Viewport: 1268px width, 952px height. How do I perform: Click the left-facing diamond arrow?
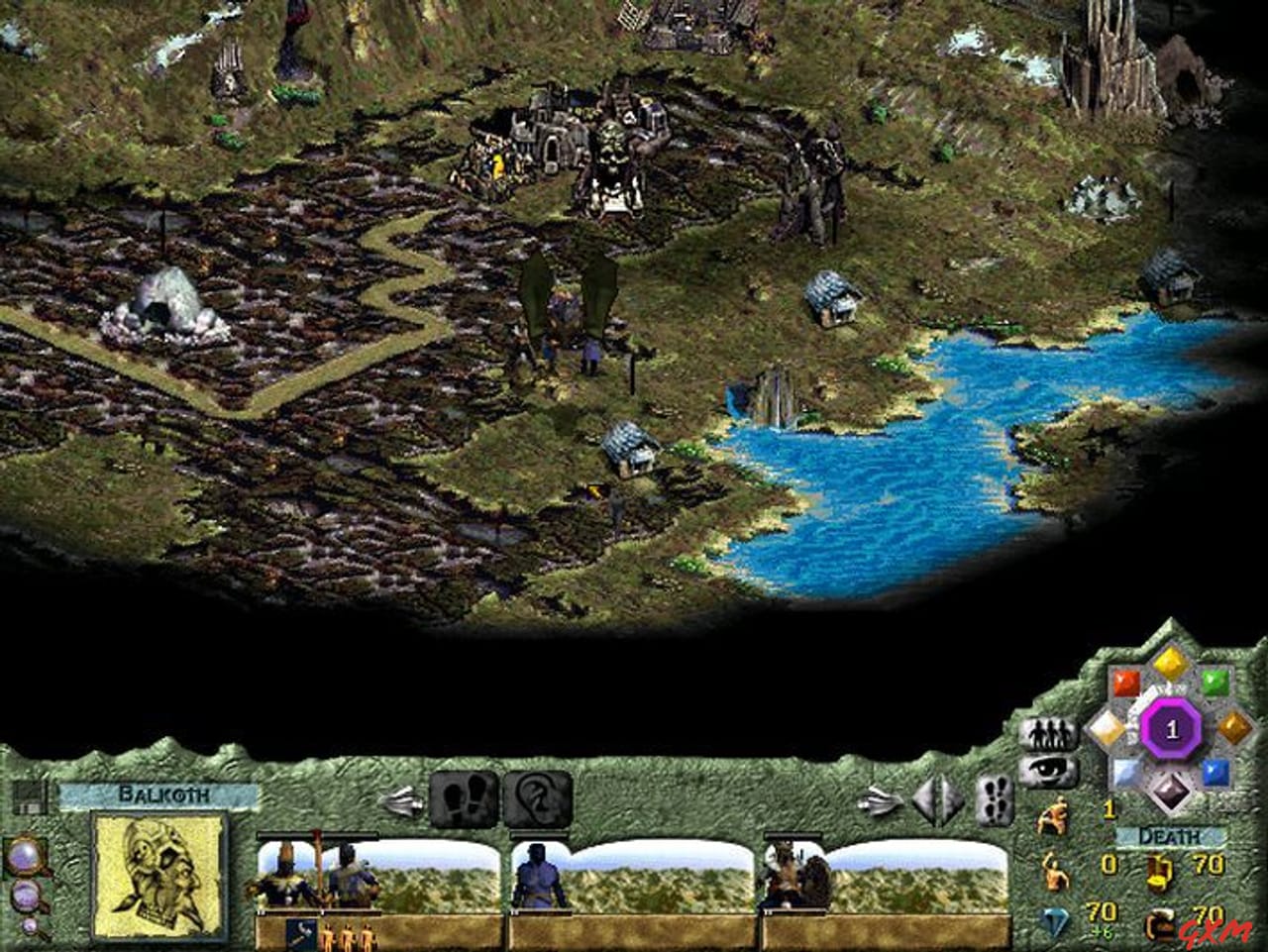coord(923,798)
